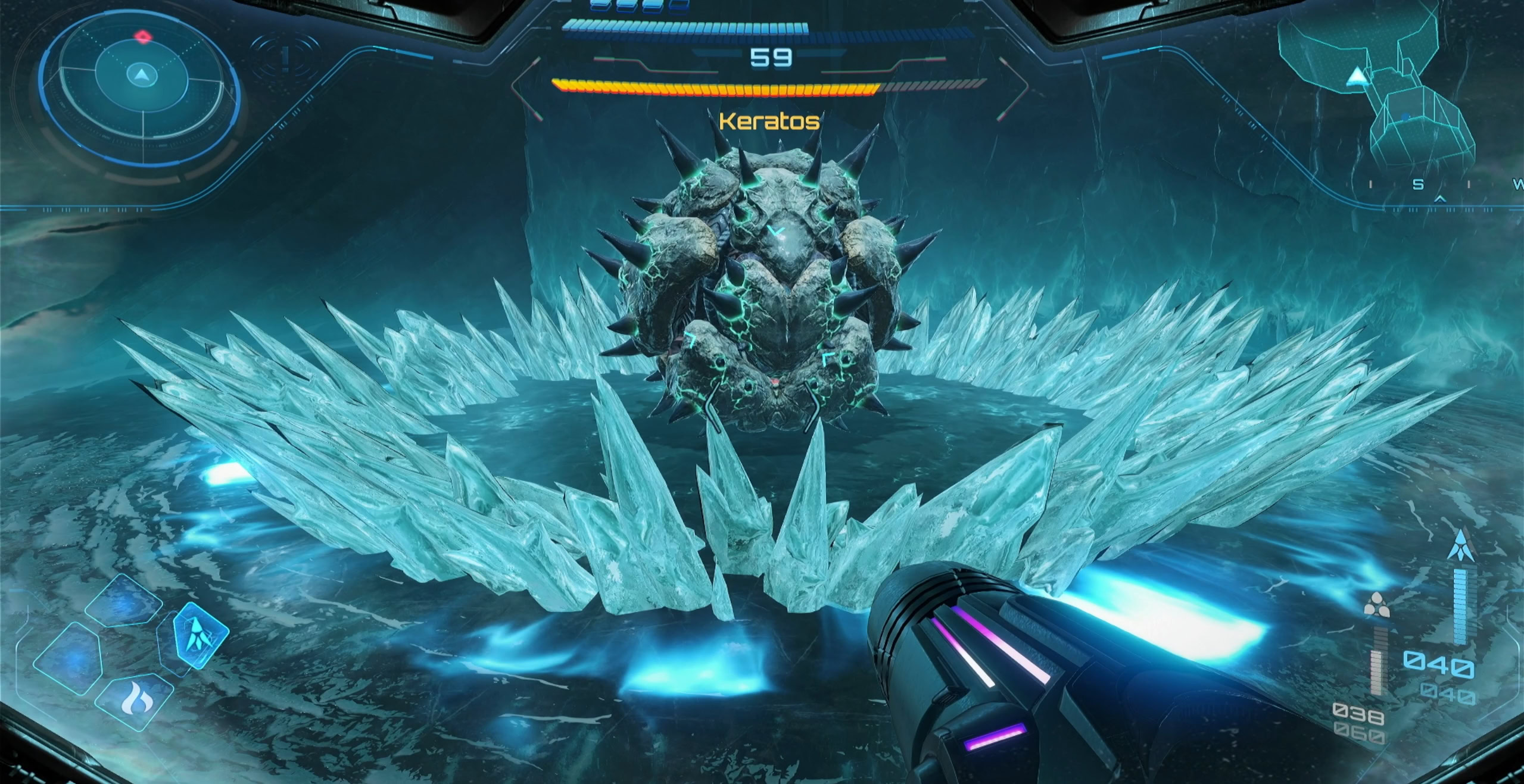Click the Keratos boss name label
Viewport: 1524px width, 784px height.
click(769, 122)
